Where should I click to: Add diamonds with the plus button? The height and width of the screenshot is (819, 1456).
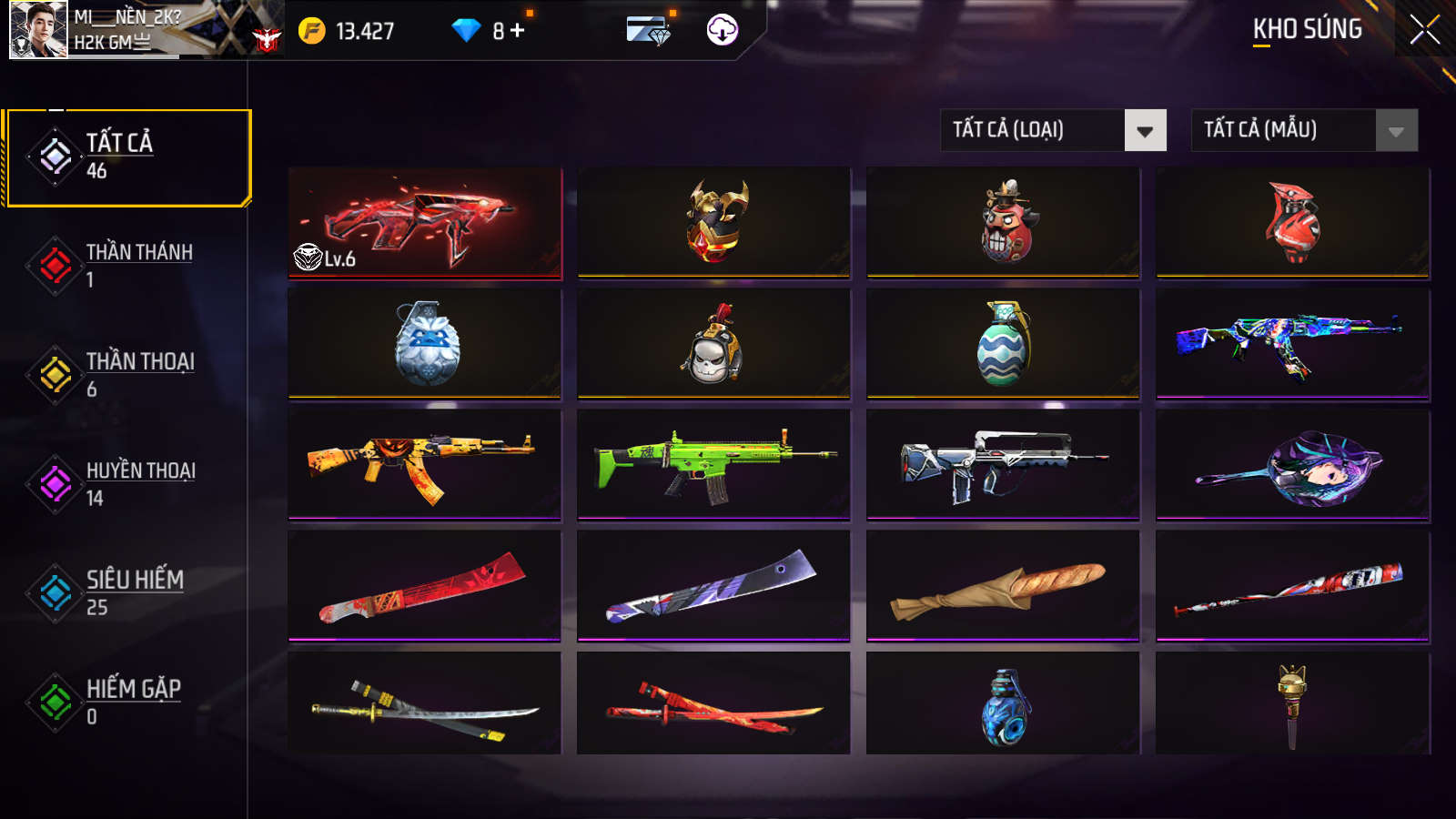[x=518, y=31]
